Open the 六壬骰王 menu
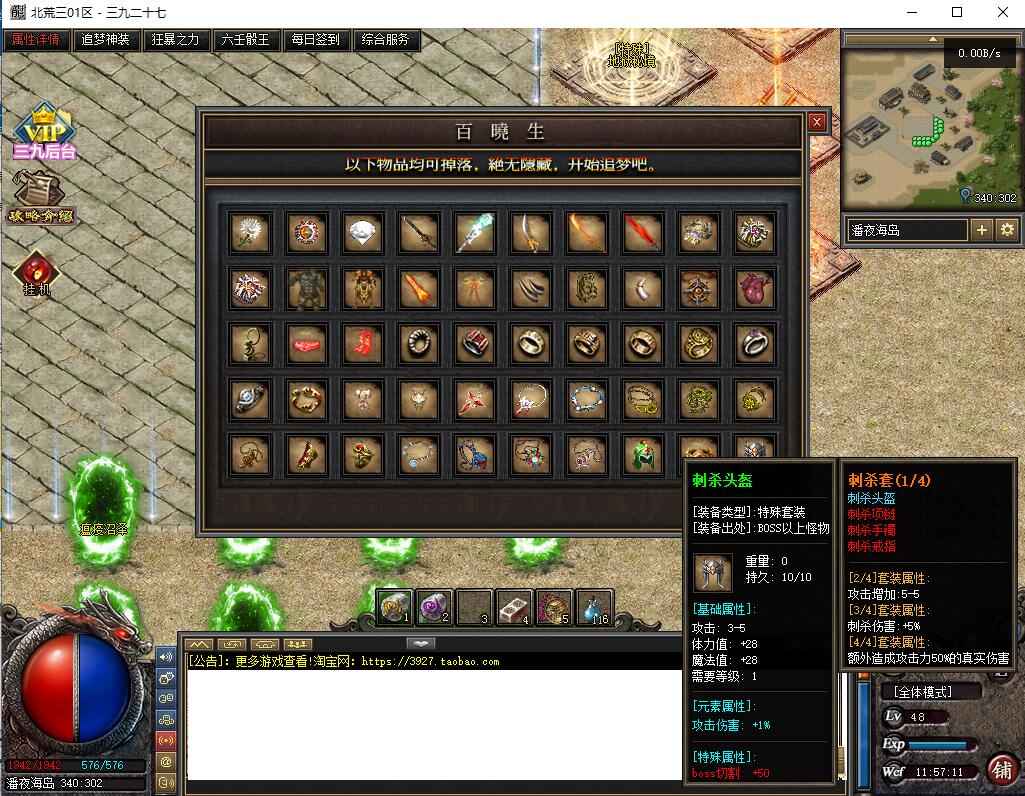Viewport: 1025px width, 796px height. click(245, 40)
